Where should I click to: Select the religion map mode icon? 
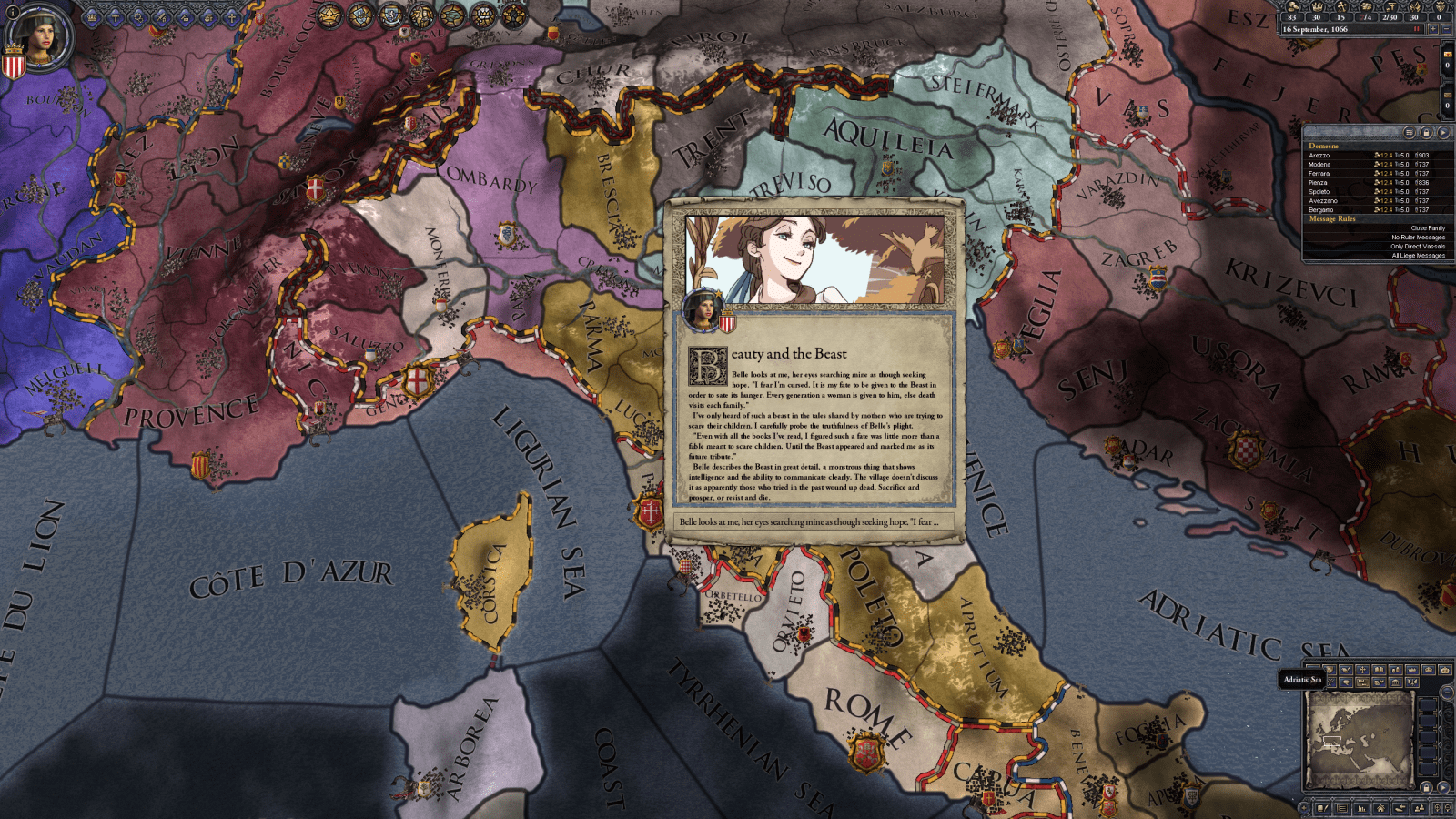[1363, 670]
